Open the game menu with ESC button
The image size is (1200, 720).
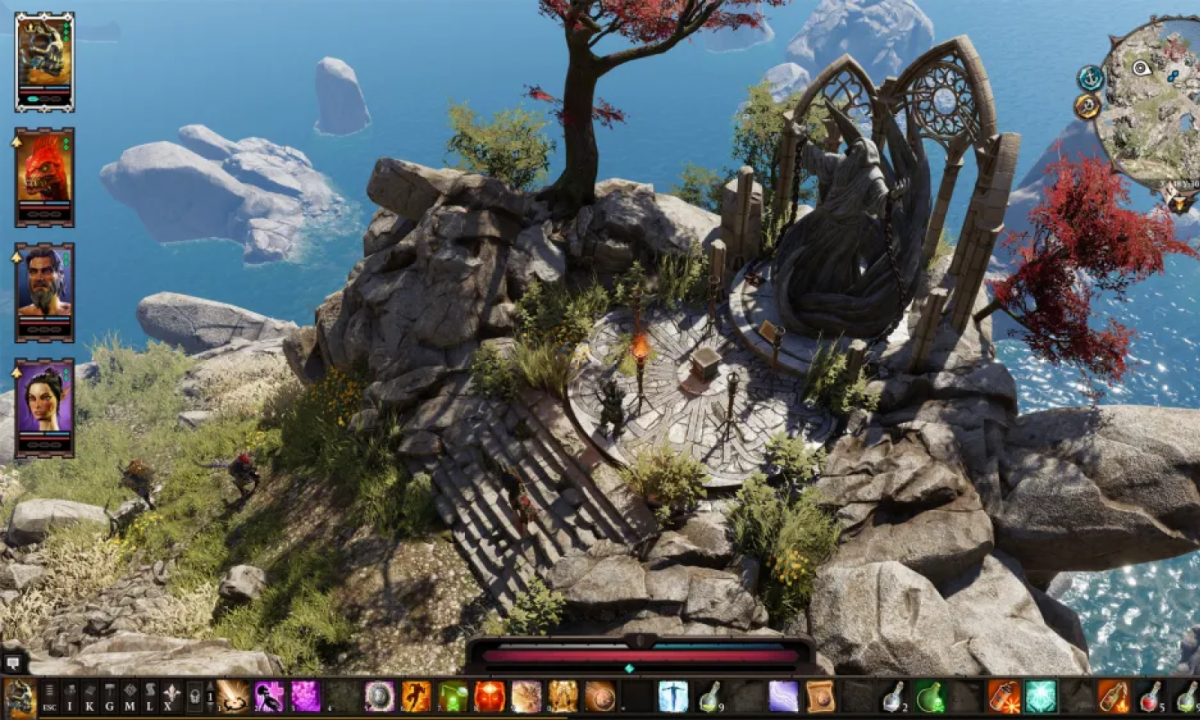click(48, 696)
